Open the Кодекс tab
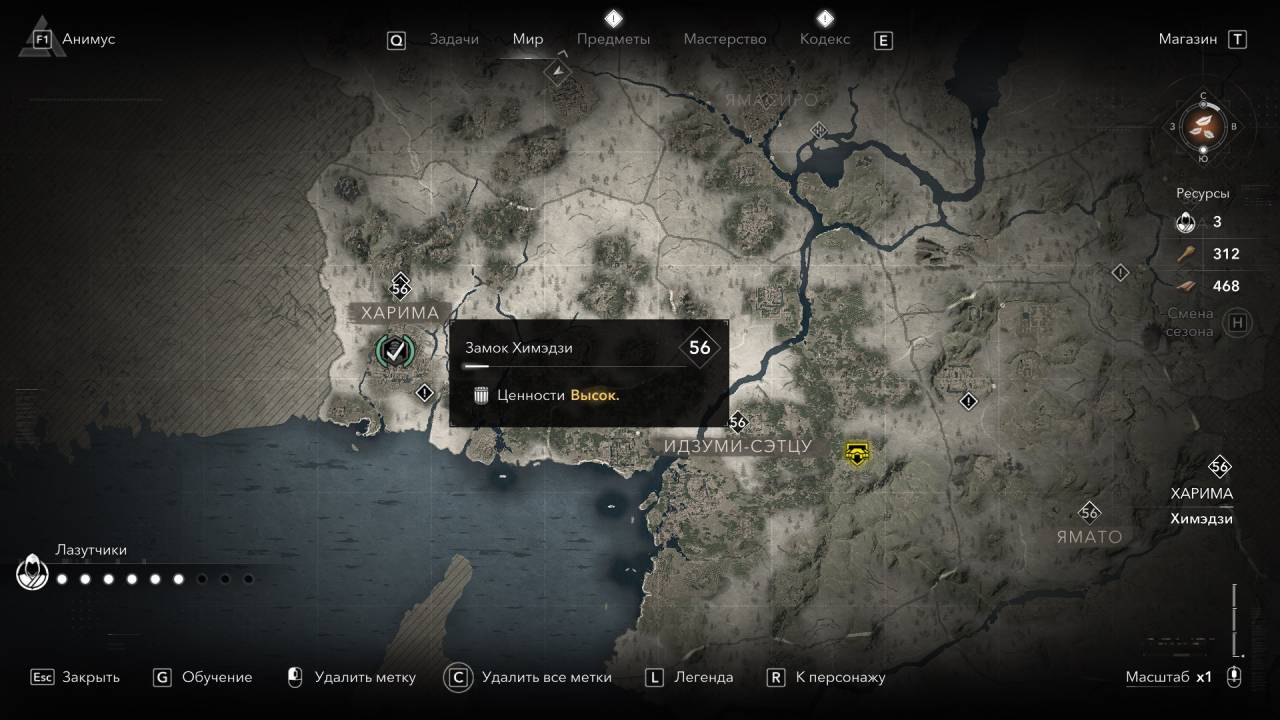1280x720 pixels. click(825, 39)
